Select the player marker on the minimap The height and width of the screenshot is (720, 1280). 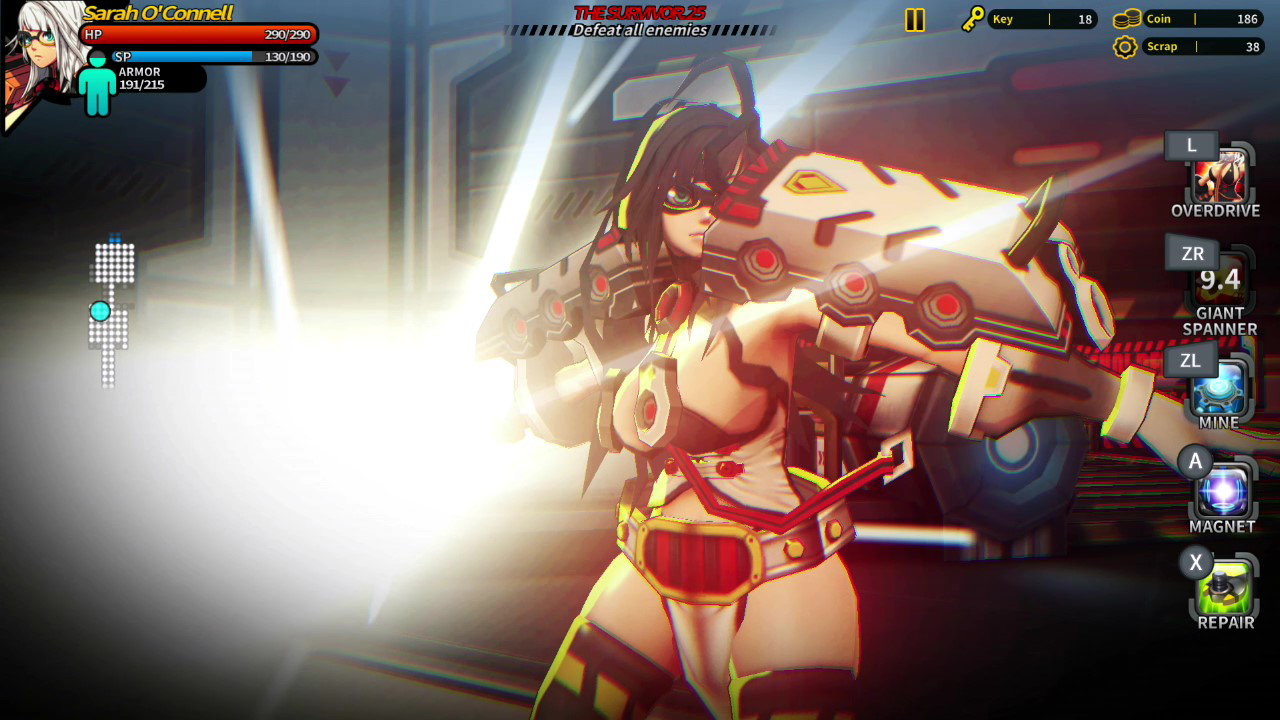click(x=99, y=312)
